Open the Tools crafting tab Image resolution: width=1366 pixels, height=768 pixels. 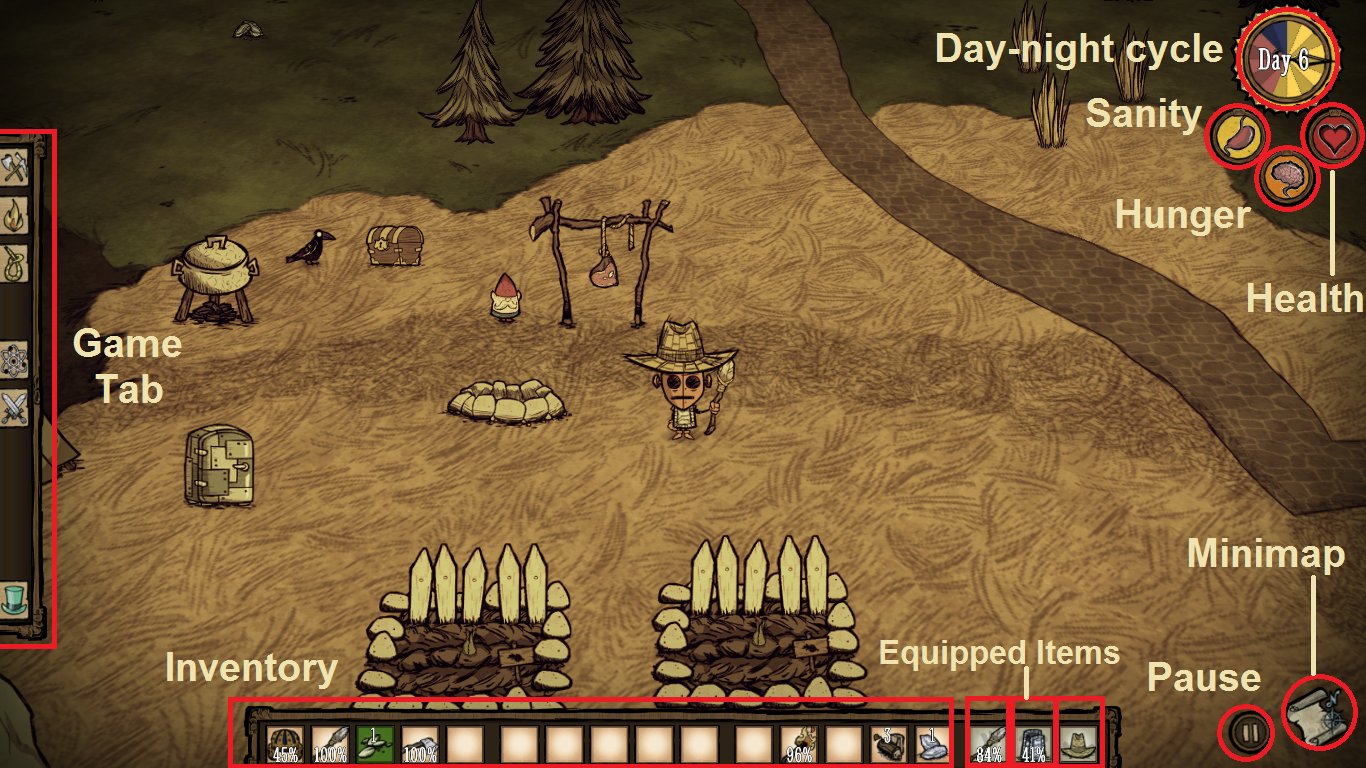click(x=13, y=167)
